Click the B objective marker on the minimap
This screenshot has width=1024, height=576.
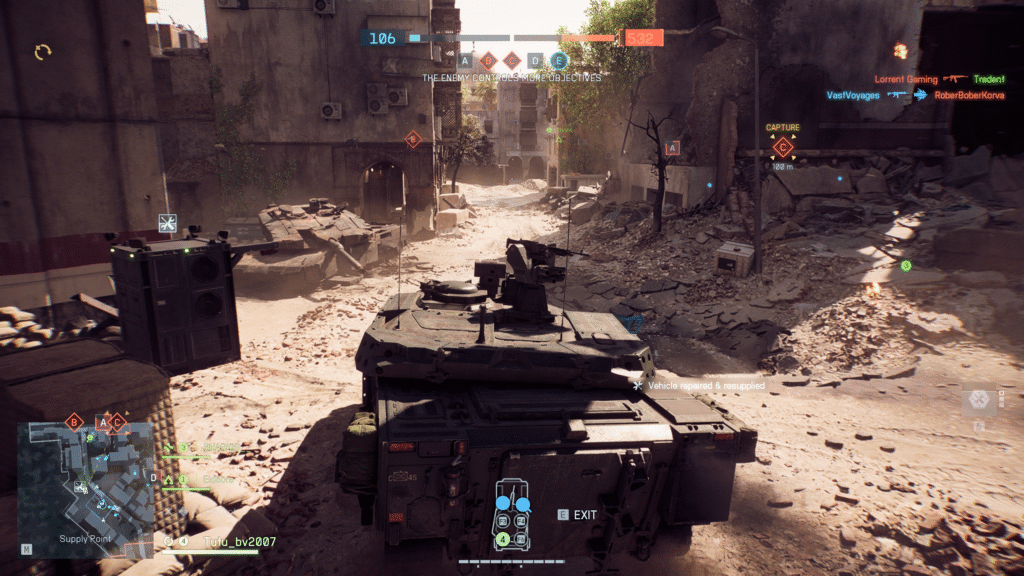pos(73,422)
